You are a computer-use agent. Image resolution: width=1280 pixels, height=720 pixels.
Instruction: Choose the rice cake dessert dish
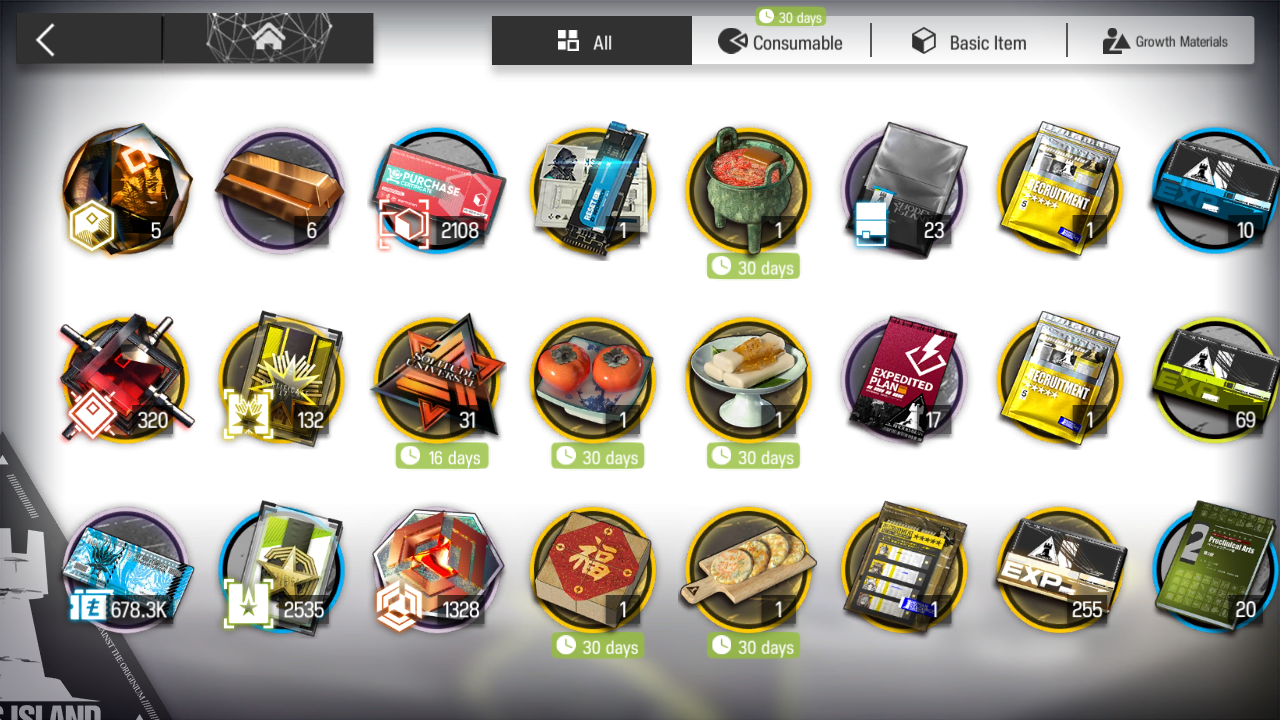pos(749,380)
